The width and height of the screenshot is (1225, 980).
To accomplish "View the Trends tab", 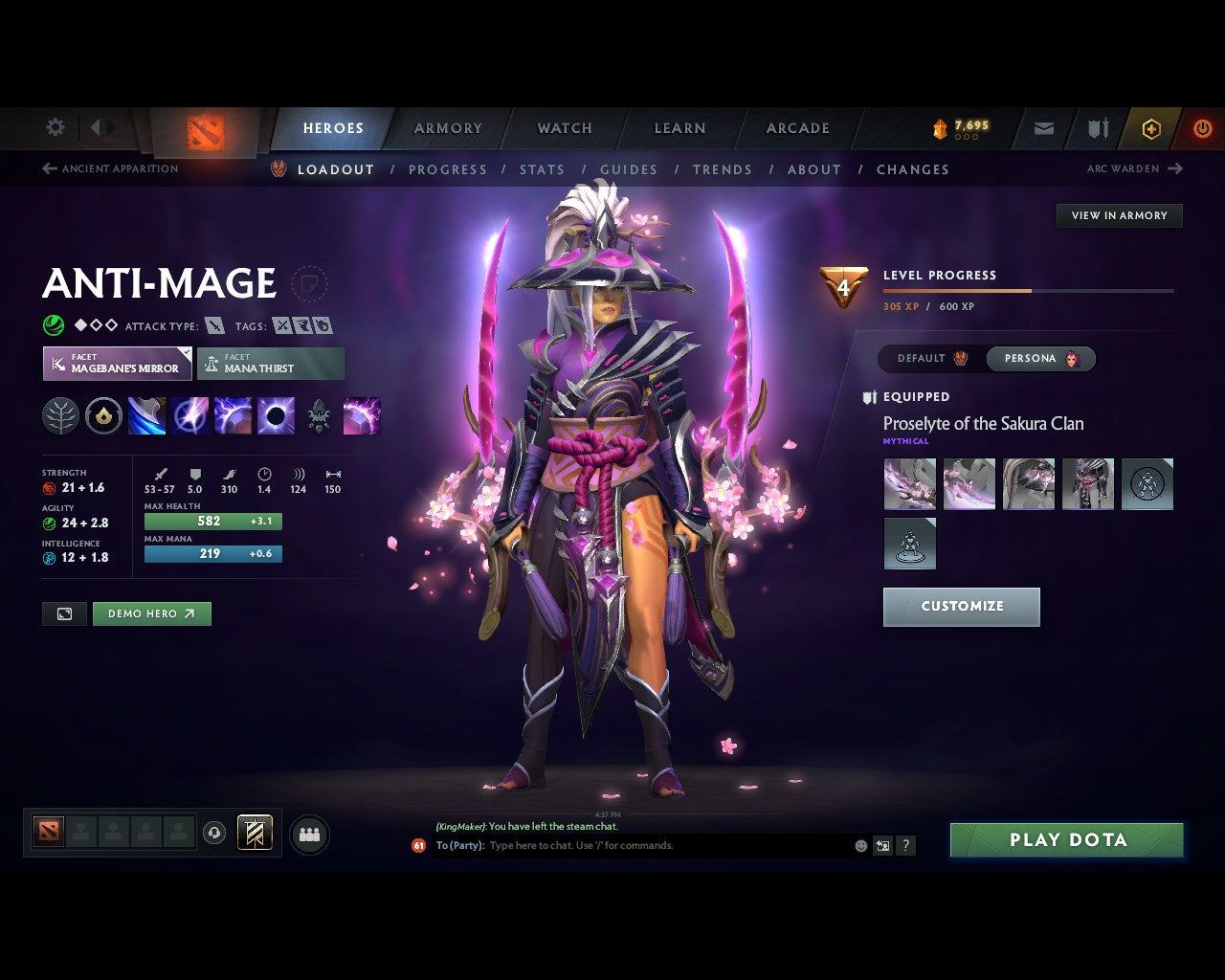I will click(722, 169).
